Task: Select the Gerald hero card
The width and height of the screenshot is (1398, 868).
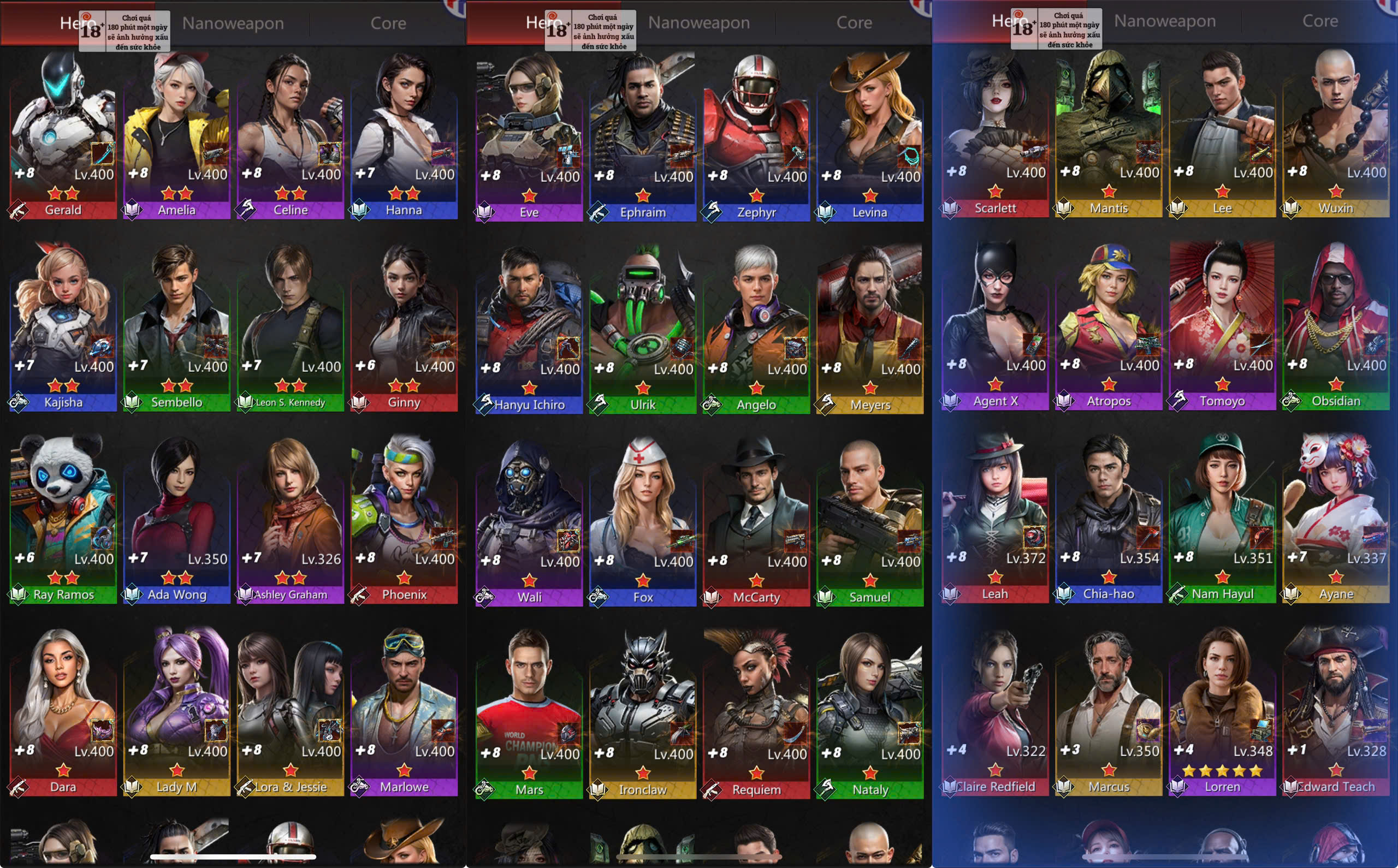Action: [x=63, y=135]
